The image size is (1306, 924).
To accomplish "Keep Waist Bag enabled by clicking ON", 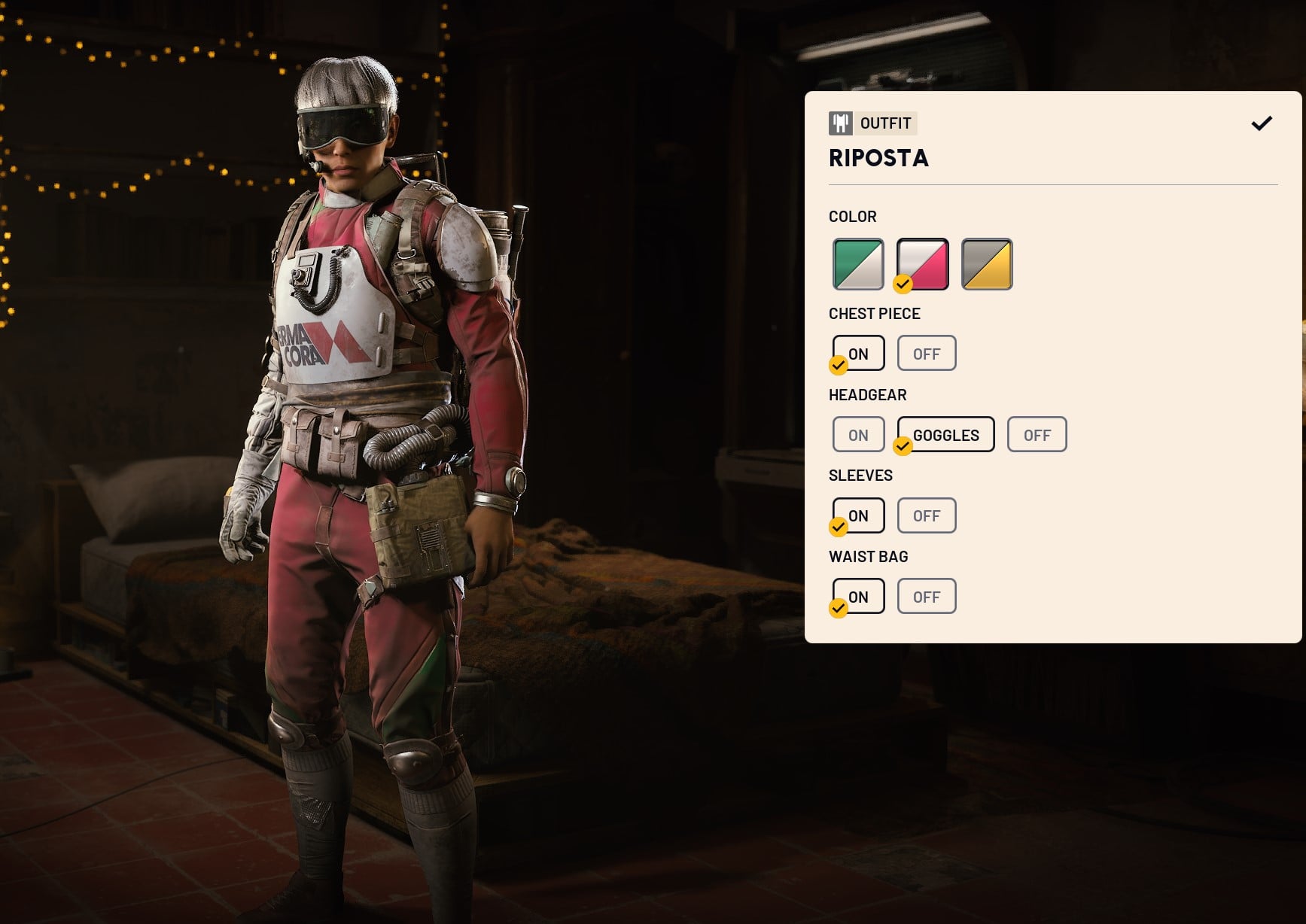I will tap(858, 596).
